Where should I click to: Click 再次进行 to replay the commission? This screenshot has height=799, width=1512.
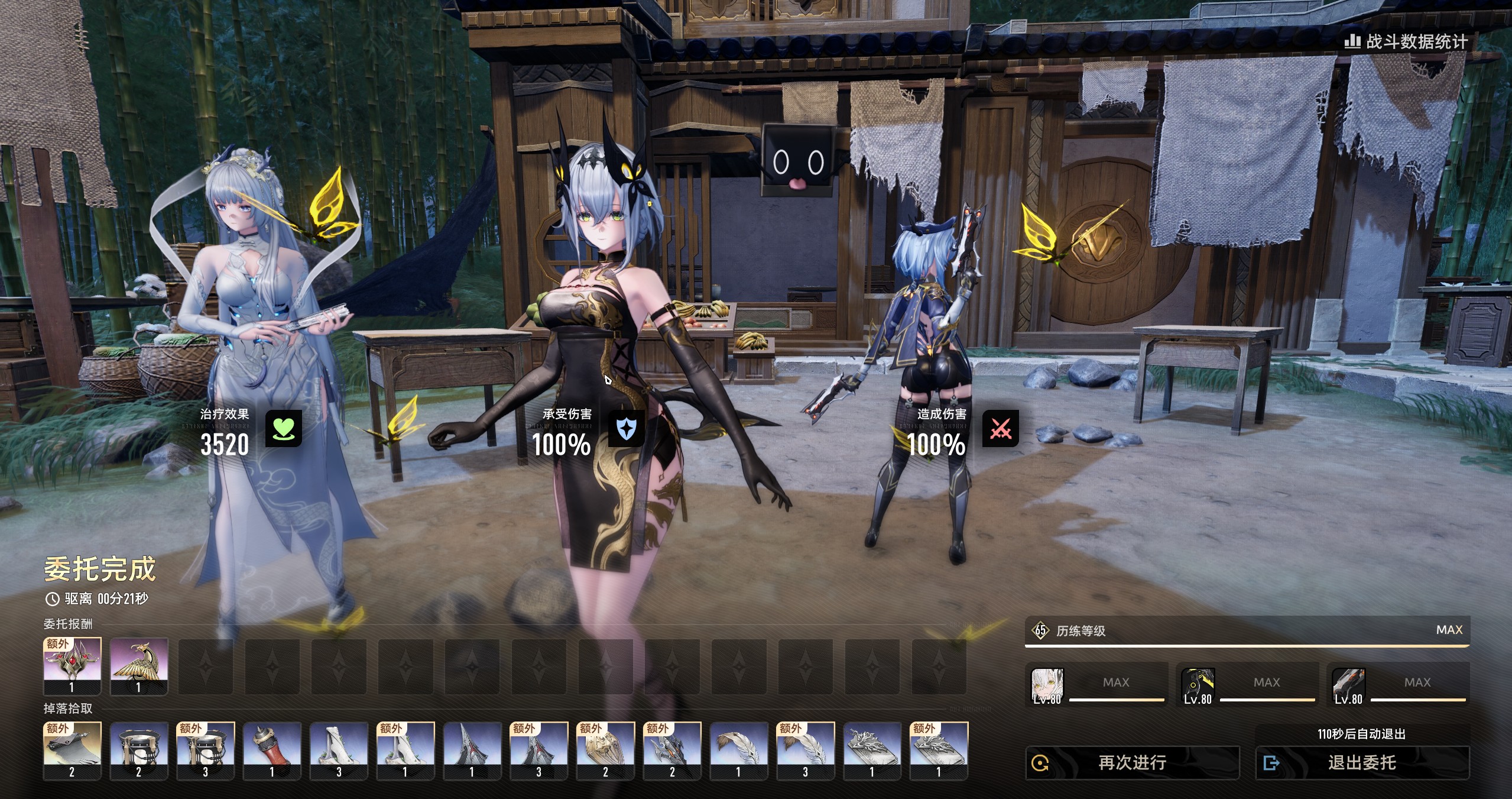coord(1132,763)
